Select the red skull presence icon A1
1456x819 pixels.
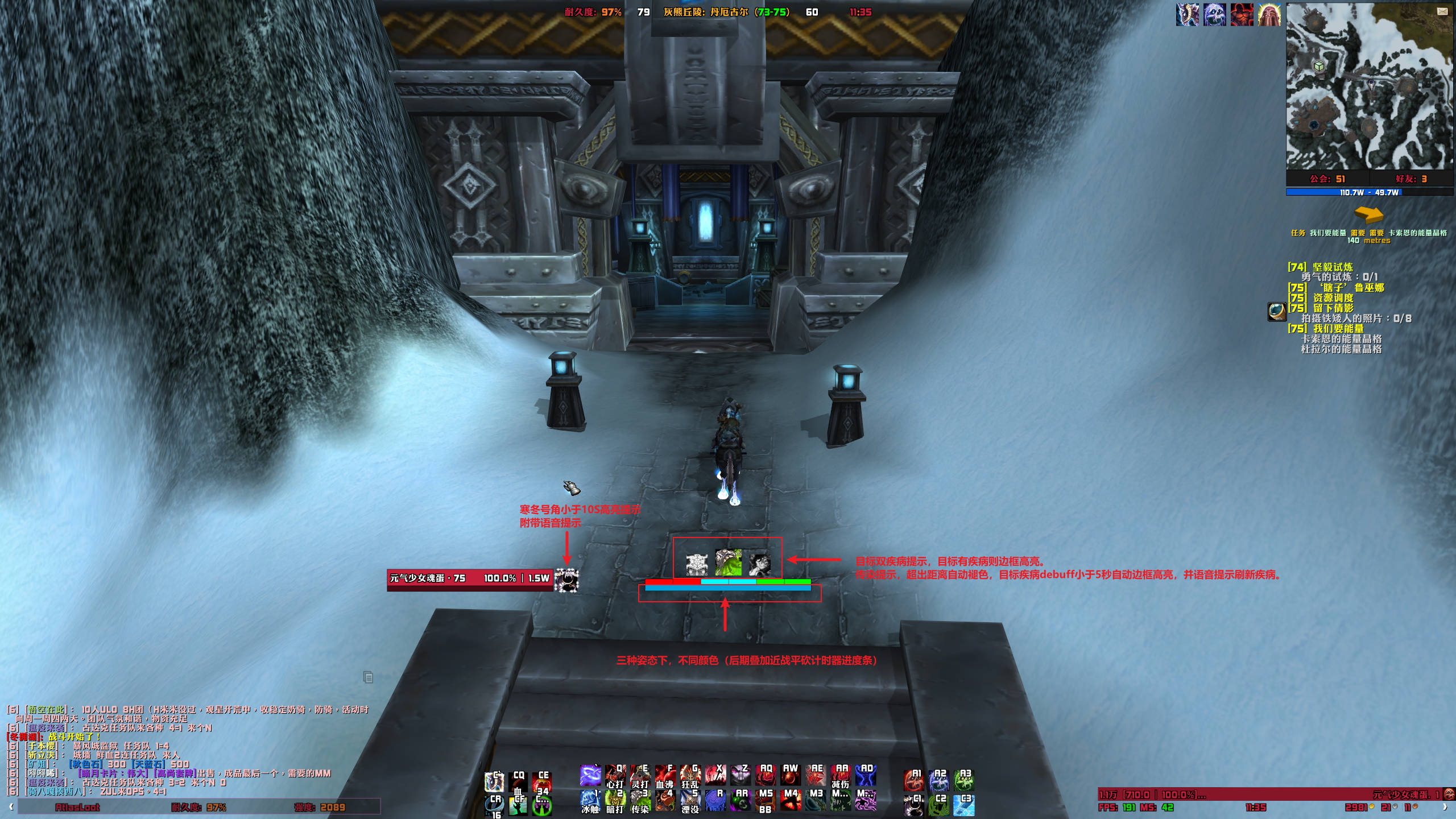point(913,780)
